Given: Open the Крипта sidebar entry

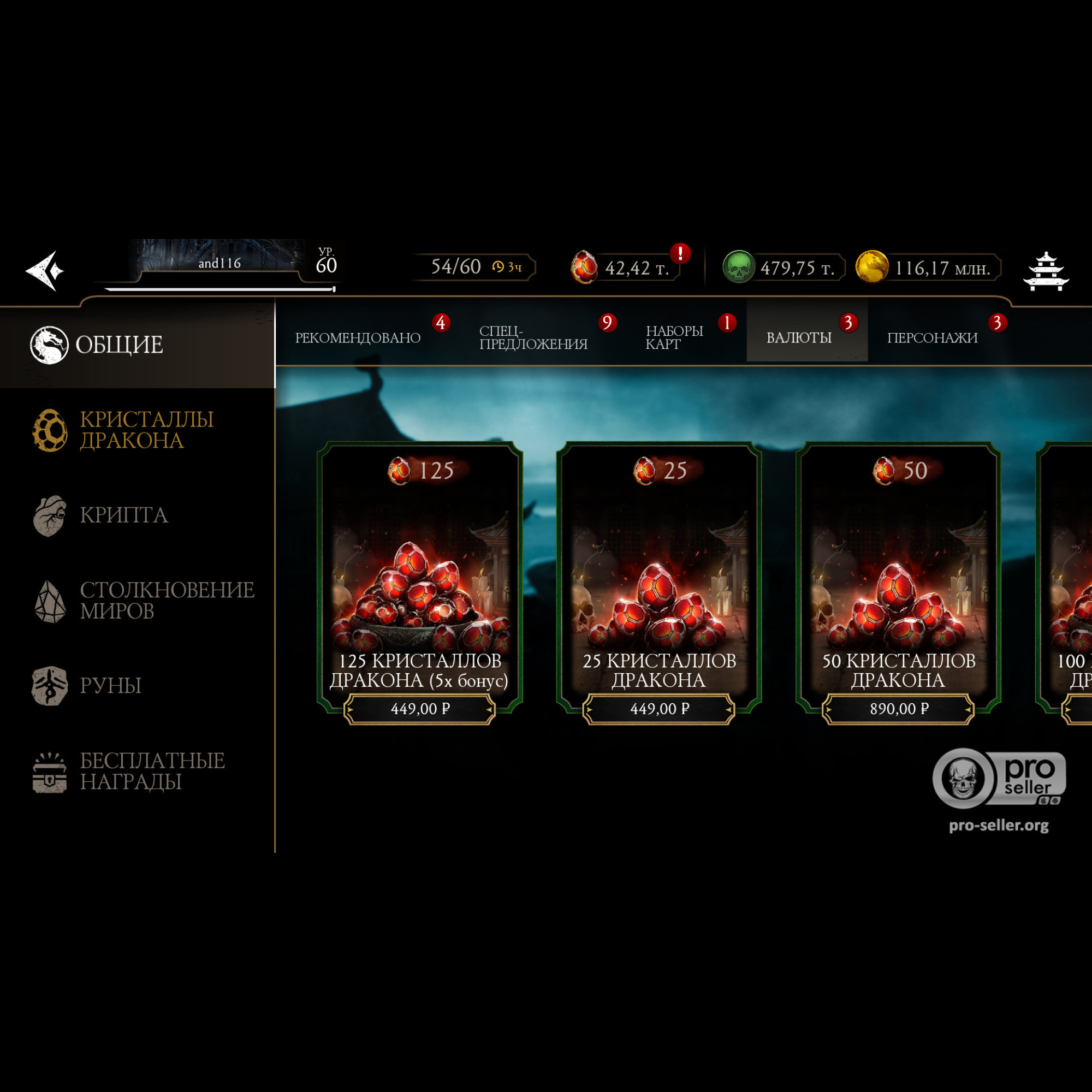Looking at the screenshot, I should [123, 515].
